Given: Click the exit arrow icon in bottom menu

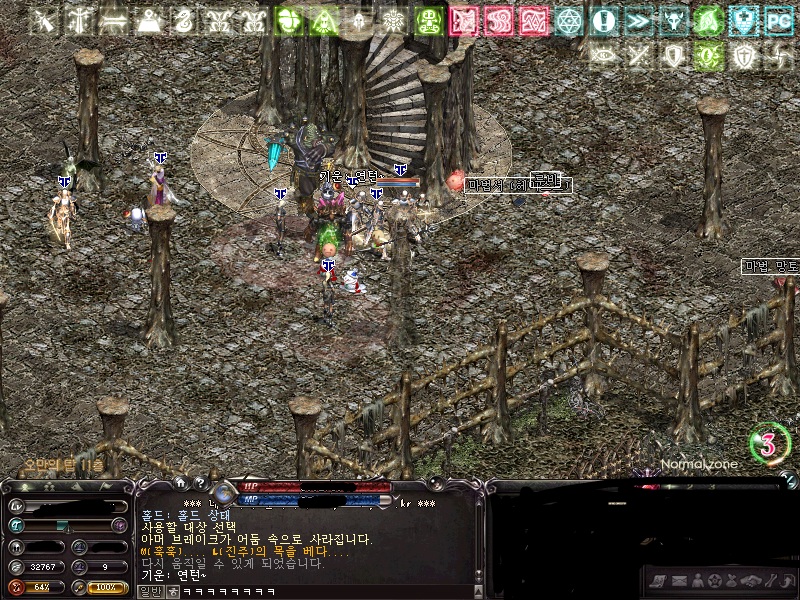Looking at the screenshot, I should pos(788,580).
